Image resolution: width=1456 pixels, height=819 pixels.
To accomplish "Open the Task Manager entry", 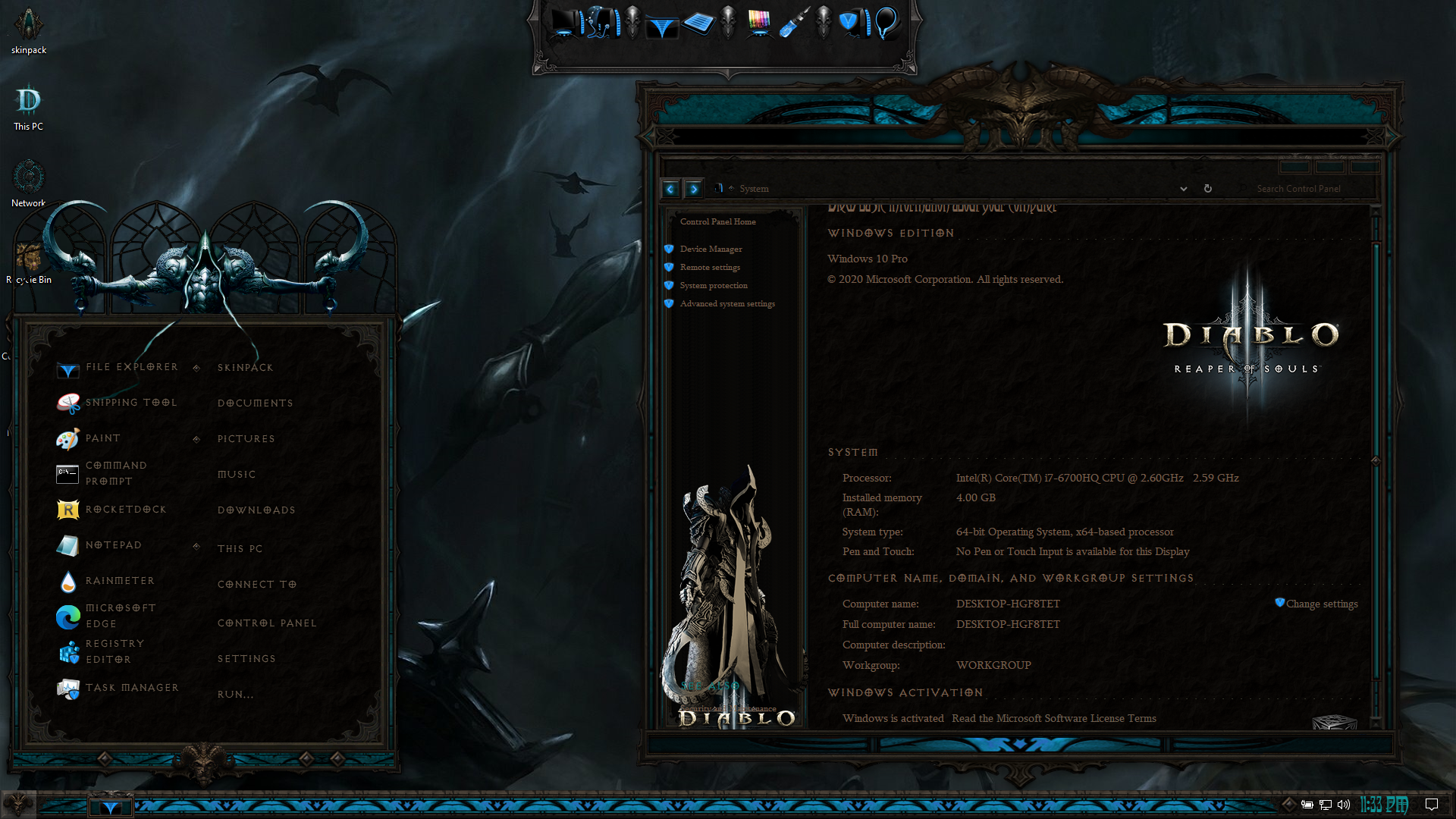I will (x=131, y=688).
